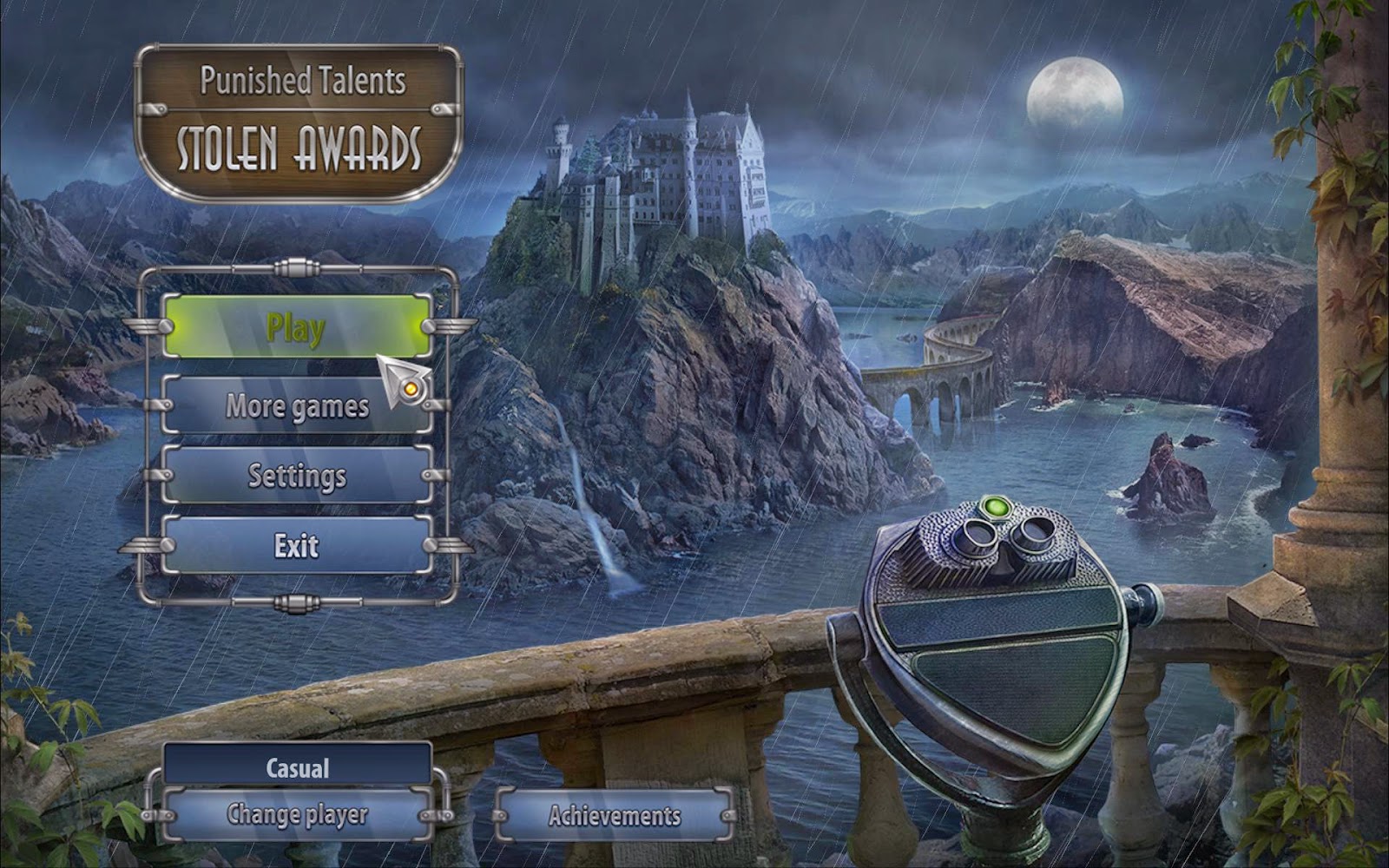This screenshot has height=868, width=1389.
Task: Open the More games entry
Action: [x=296, y=405]
